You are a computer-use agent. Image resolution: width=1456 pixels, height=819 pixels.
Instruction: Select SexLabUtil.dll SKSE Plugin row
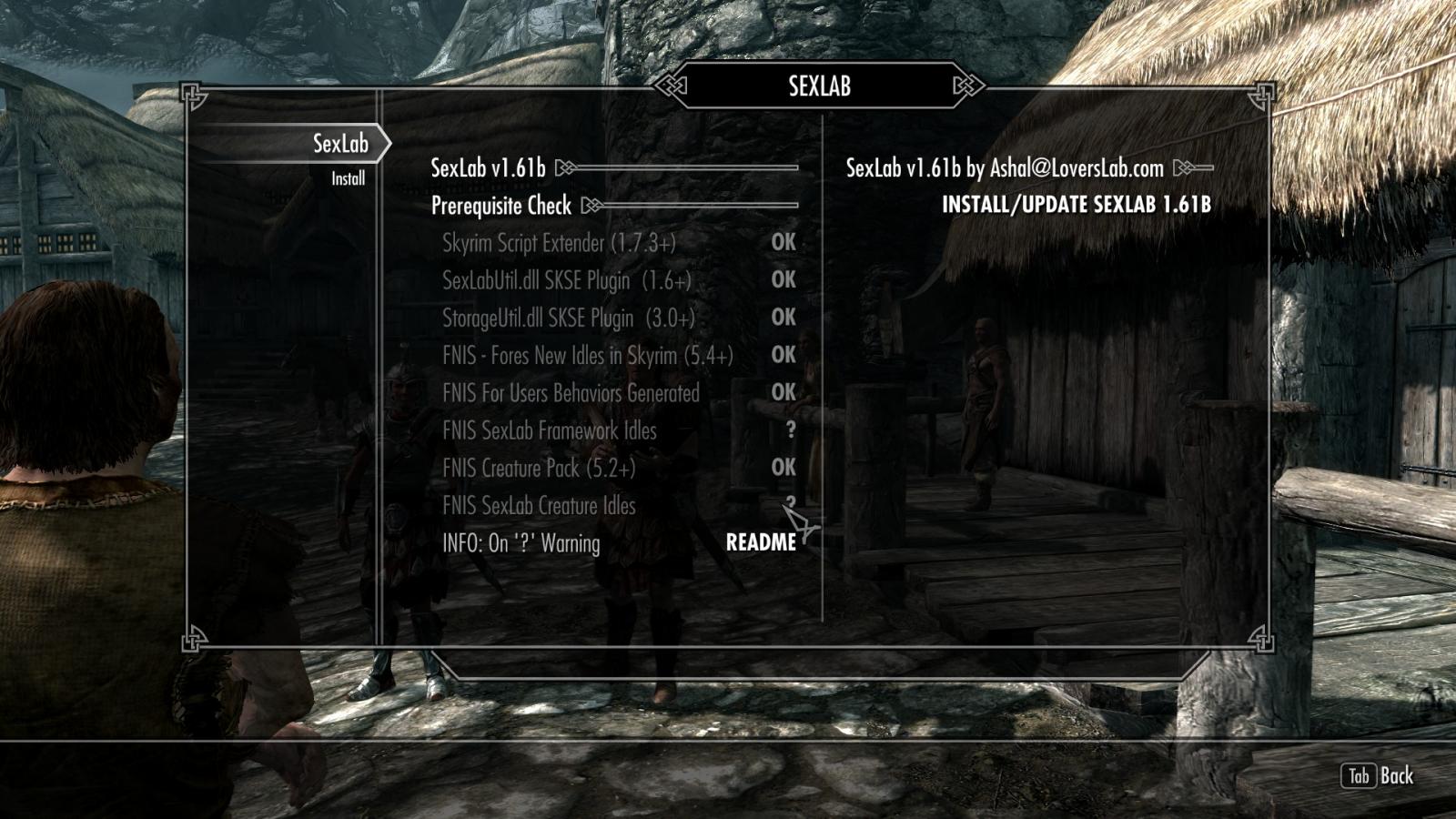click(566, 280)
